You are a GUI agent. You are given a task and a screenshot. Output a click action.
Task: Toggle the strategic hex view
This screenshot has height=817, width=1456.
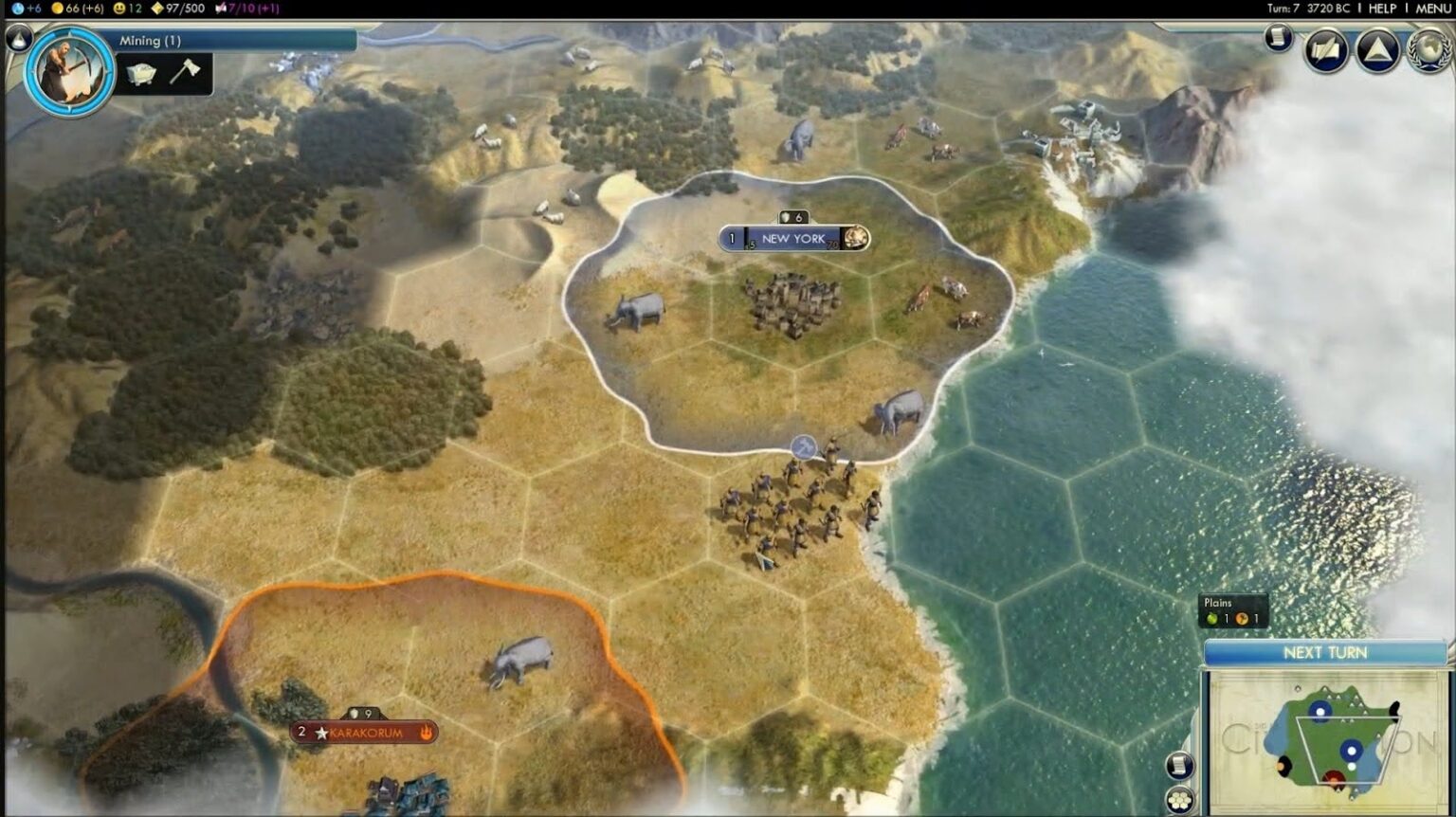click(x=1178, y=799)
